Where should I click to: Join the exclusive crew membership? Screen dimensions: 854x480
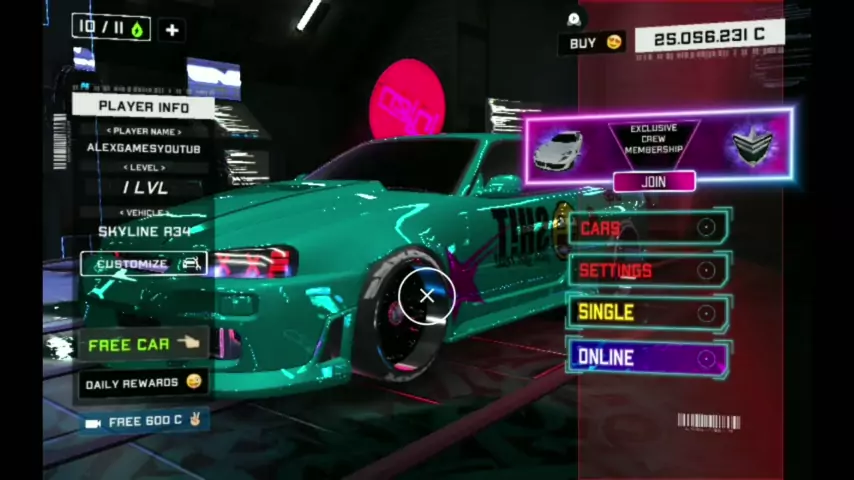[654, 182]
